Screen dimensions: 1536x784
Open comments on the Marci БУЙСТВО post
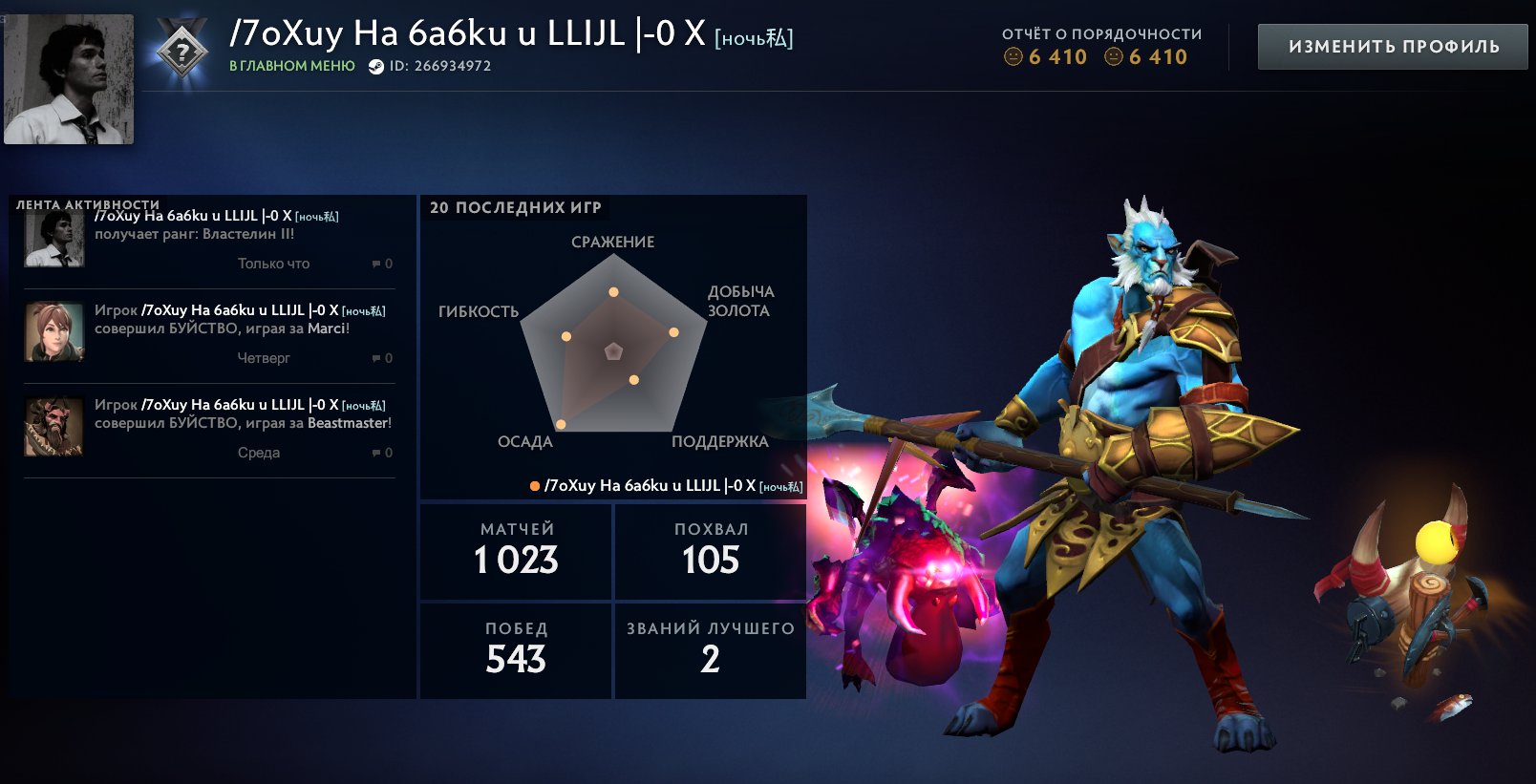(x=377, y=358)
